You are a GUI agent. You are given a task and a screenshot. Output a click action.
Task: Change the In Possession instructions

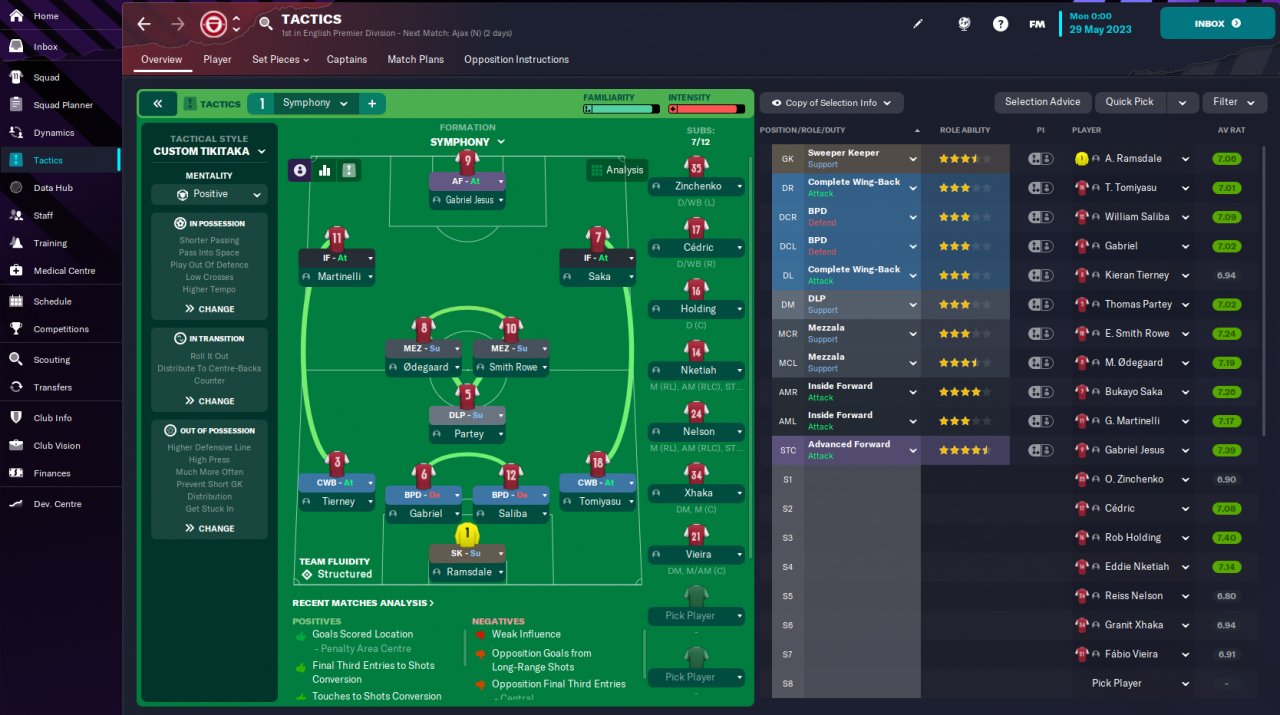point(209,309)
